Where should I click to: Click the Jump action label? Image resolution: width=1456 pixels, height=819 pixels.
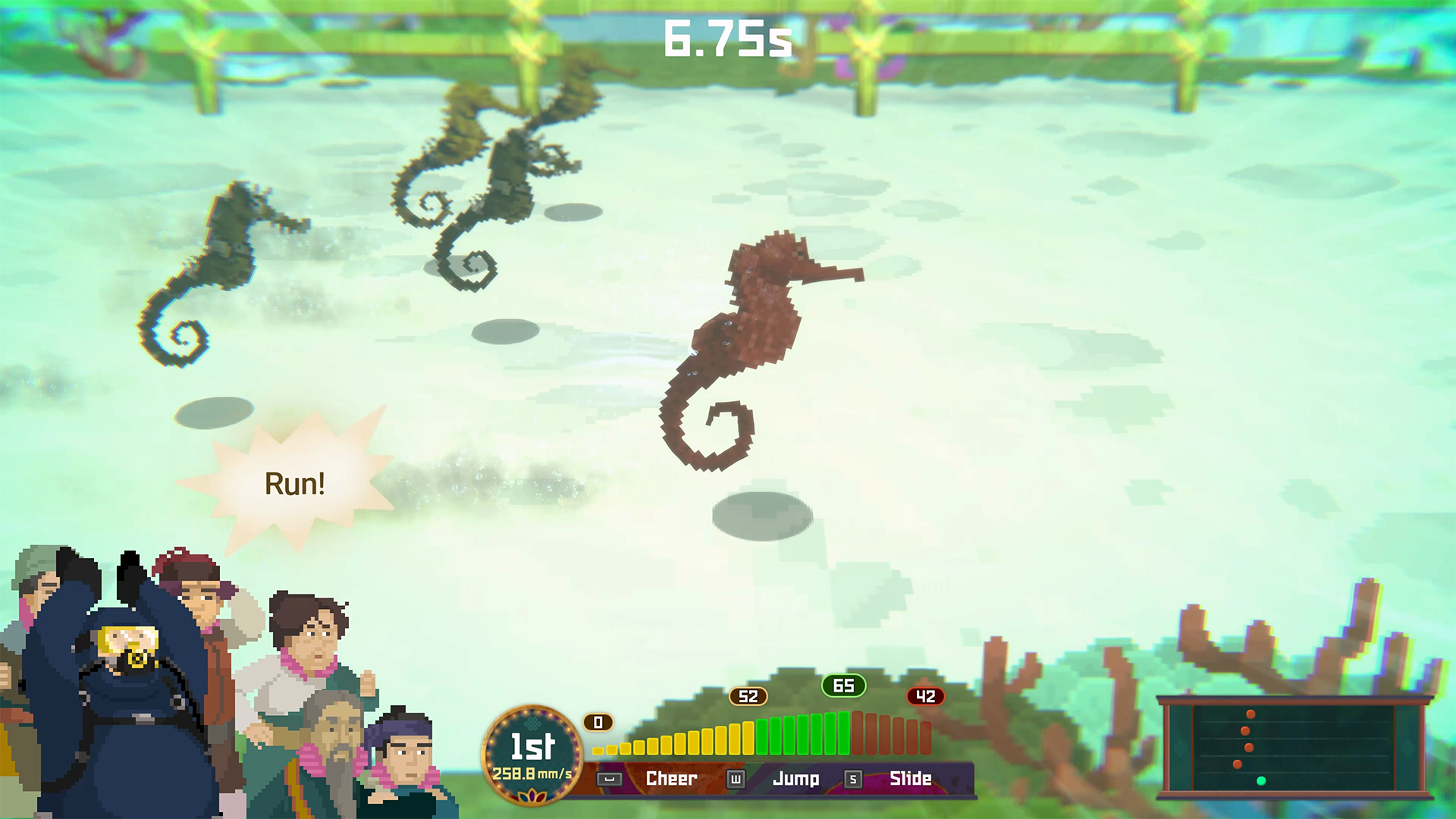pos(797,779)
